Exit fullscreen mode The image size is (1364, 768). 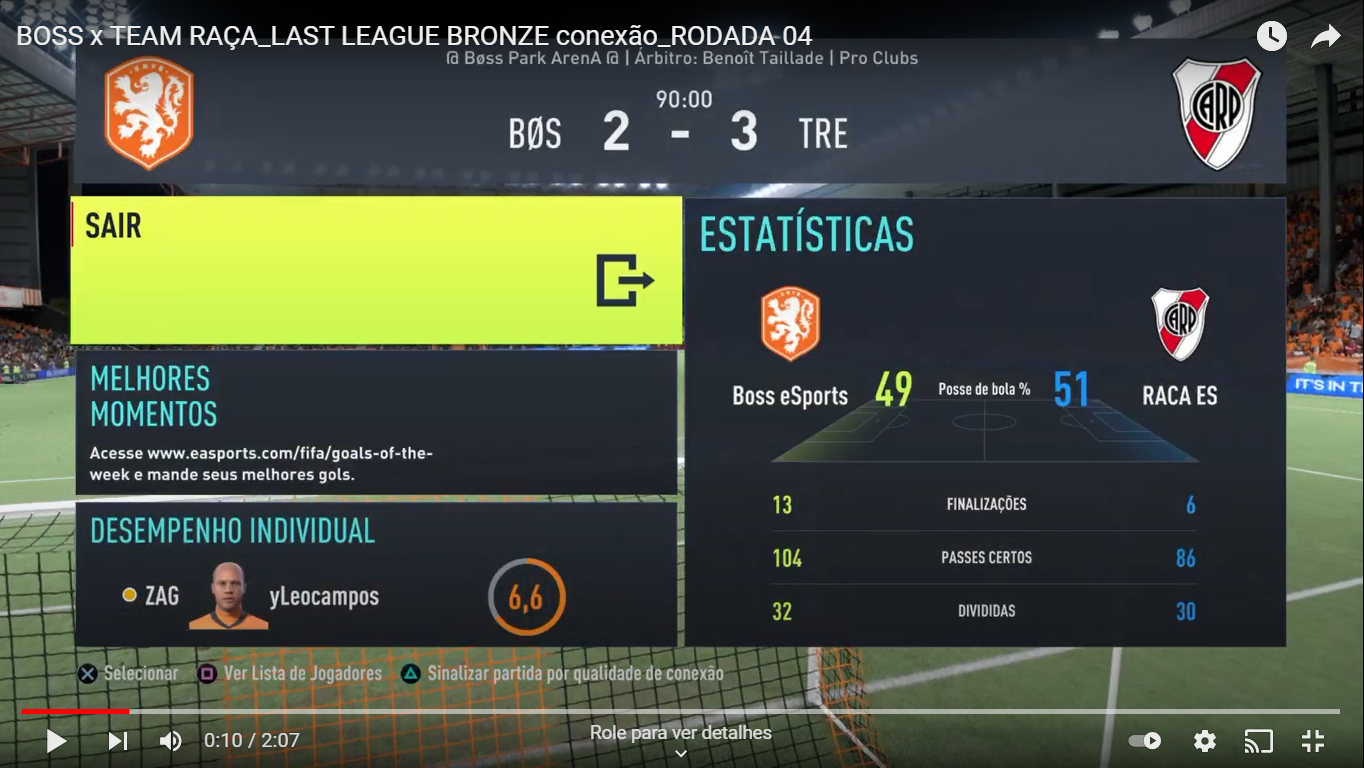1312,741
